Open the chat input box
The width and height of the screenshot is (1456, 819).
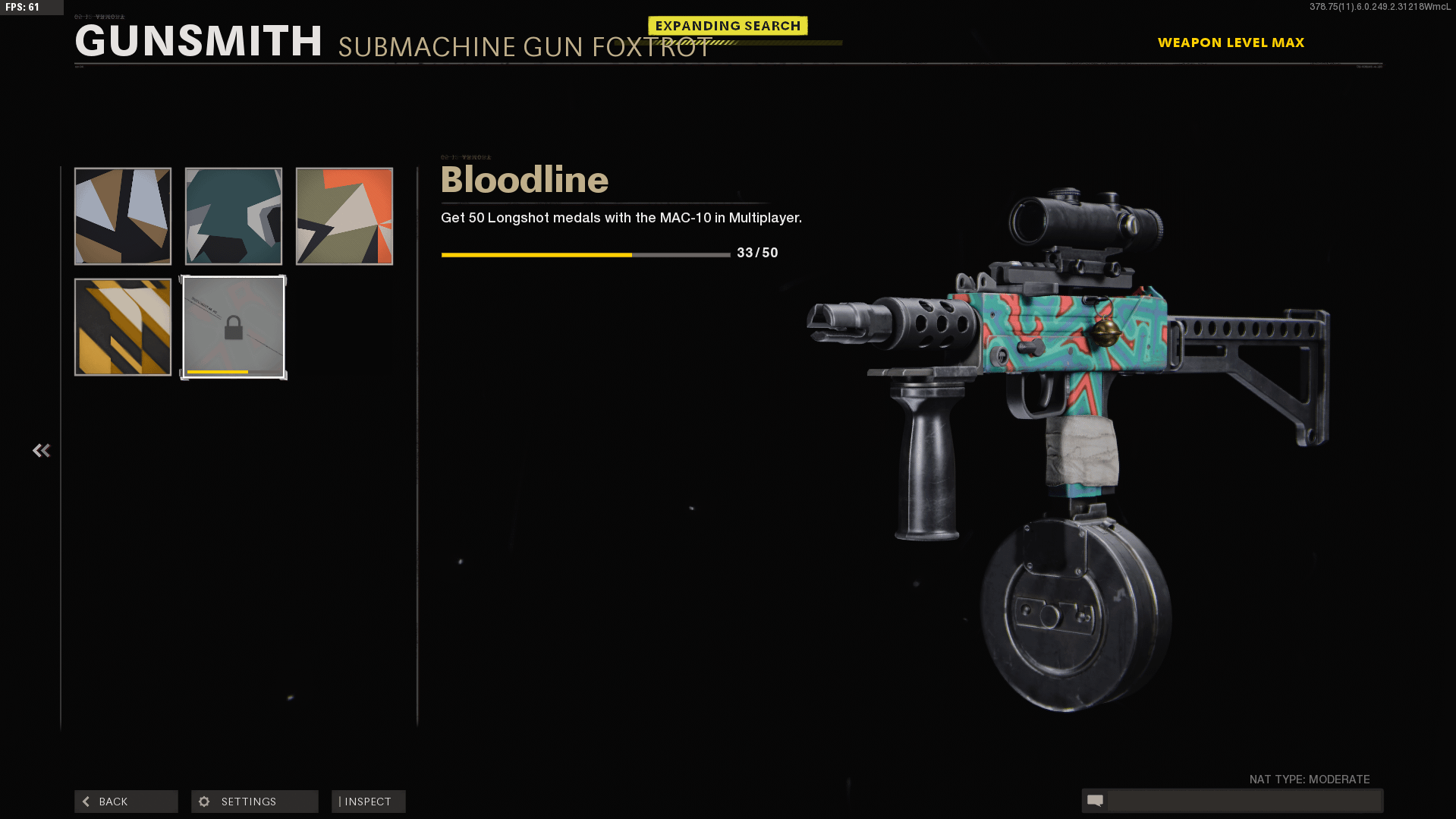(x=1243, y=801)
